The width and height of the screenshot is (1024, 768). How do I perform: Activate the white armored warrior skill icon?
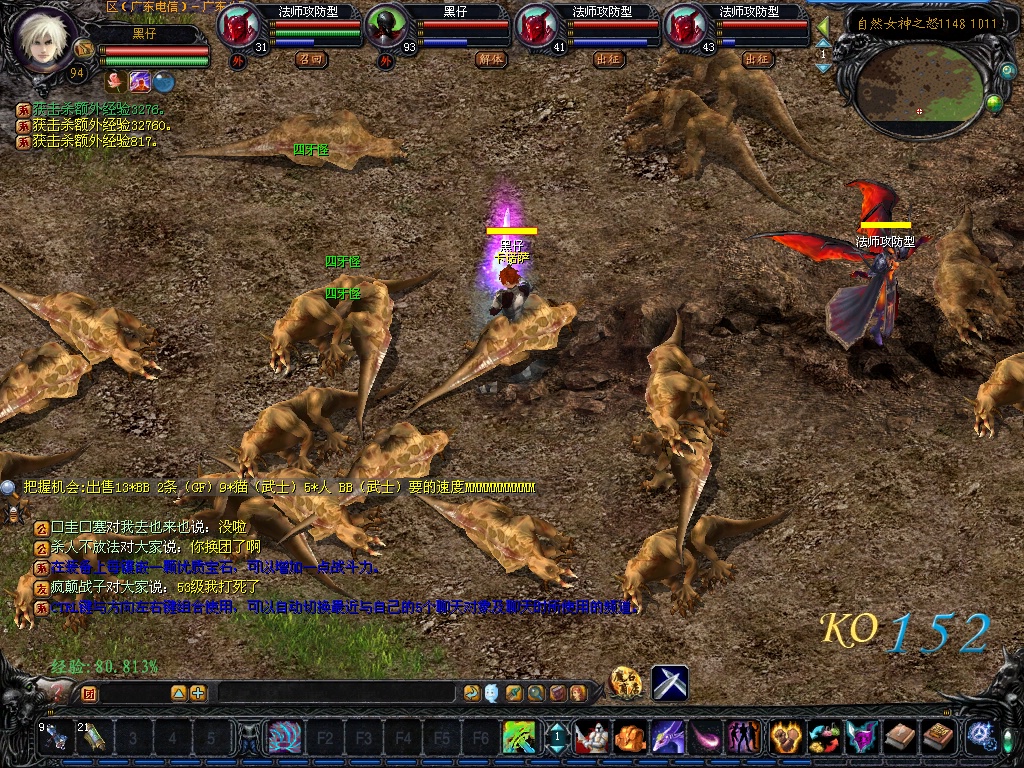(x=592, y=737)
